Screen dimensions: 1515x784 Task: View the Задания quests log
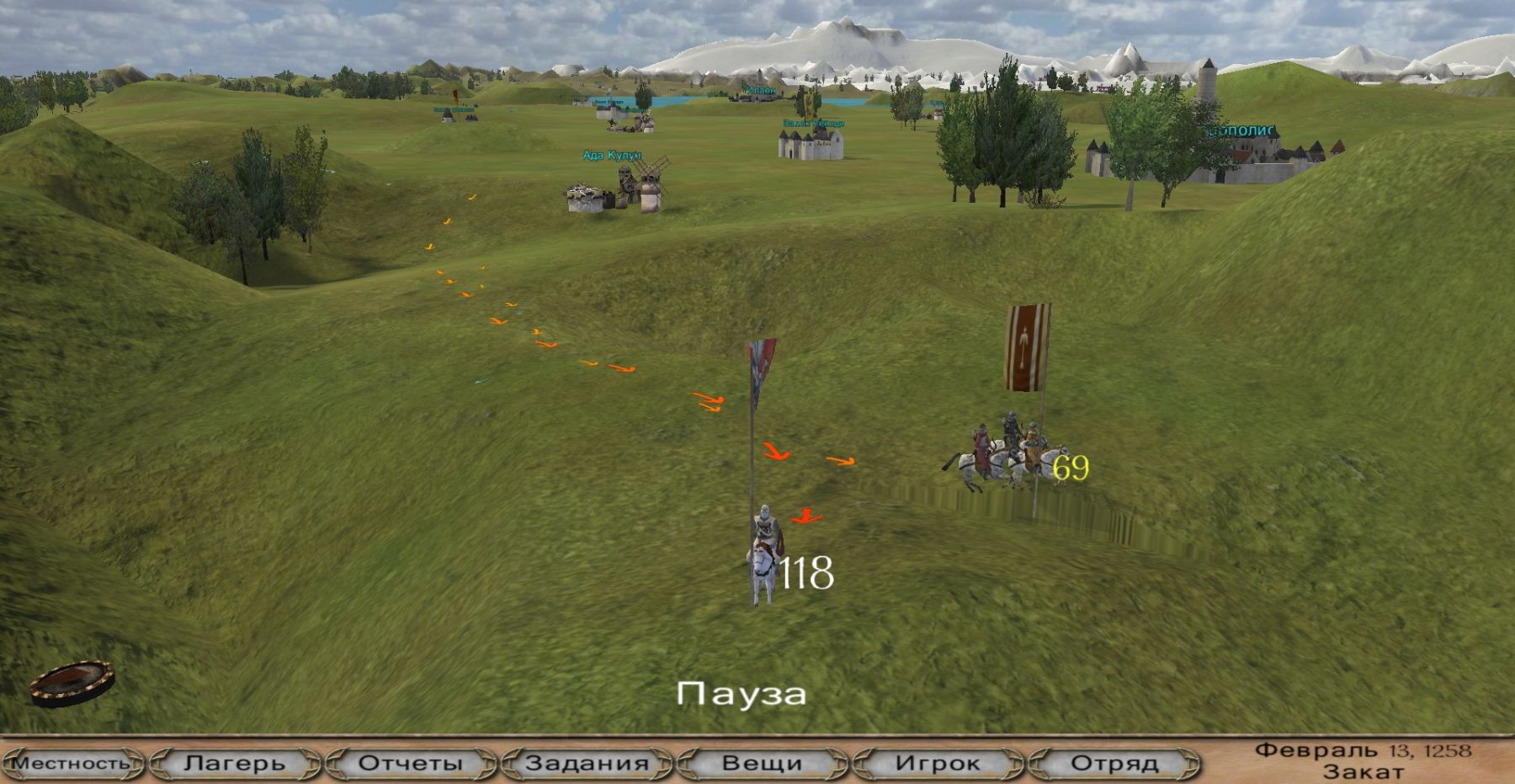pos(587,763)
